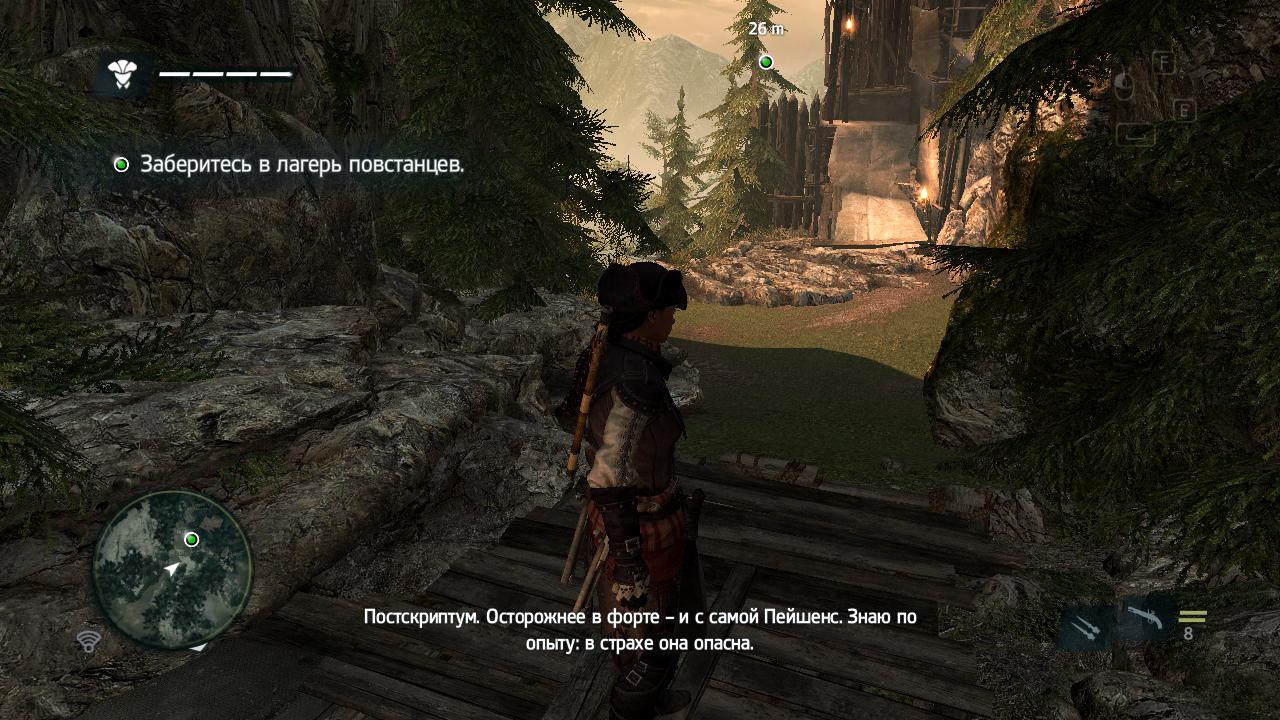
Task: Choose the flintlock pistol weapon icon
Action: 1143,620
